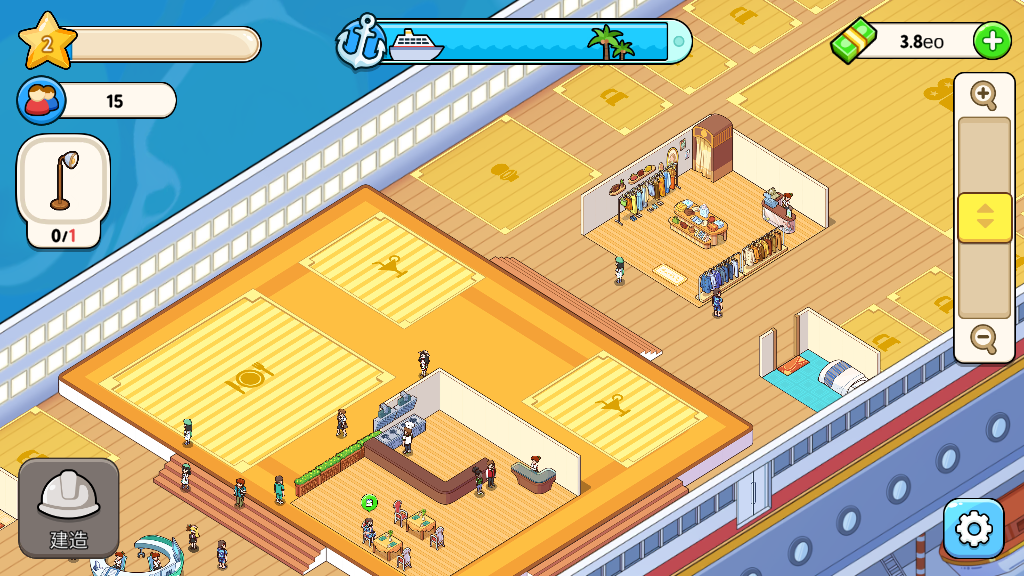The height and width of the screenshot is (576, 1024).
Task: Click the yellow zoom slider handle
Action: (x=985, y=217)
